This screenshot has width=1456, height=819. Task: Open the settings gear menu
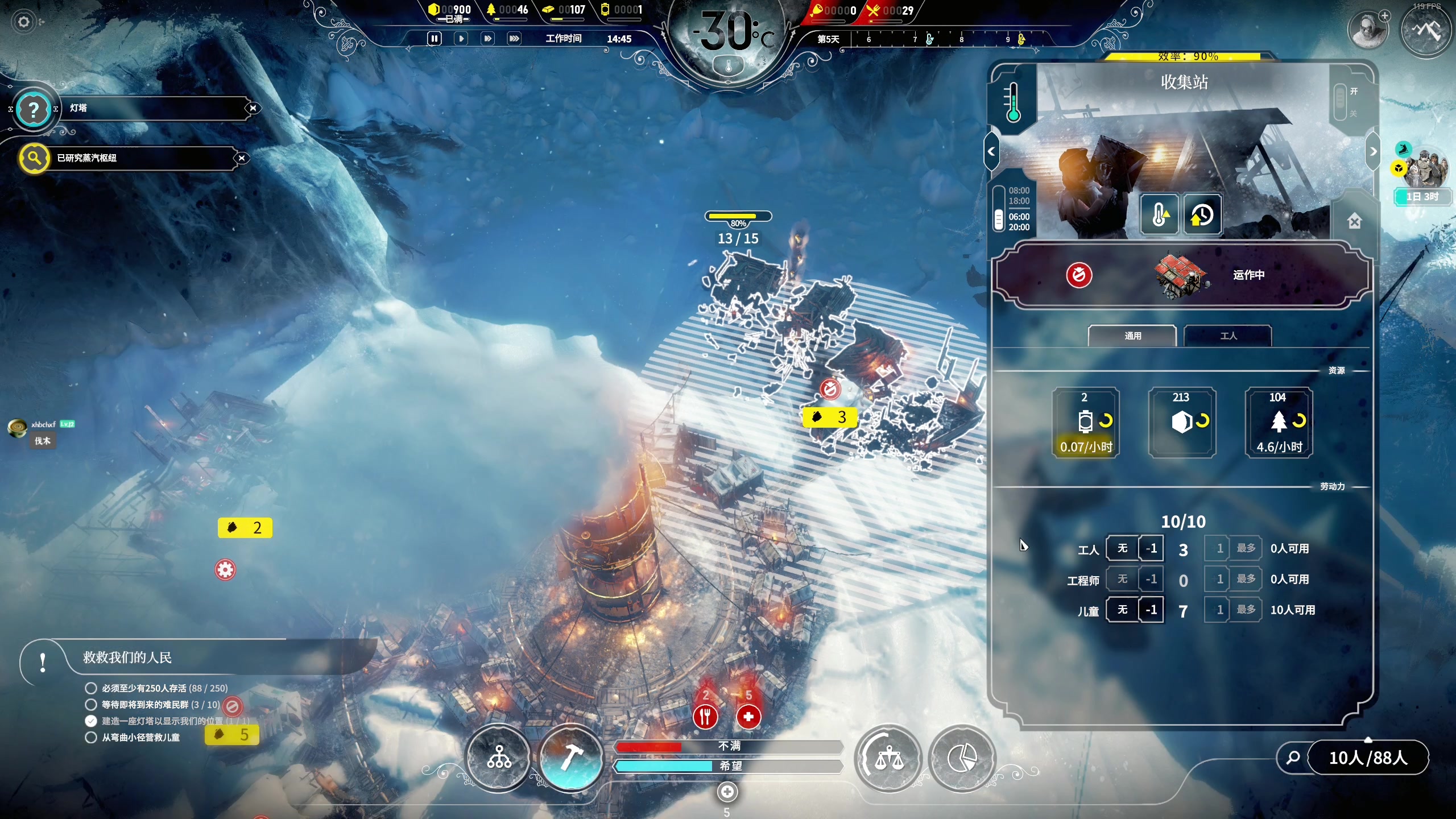tap(24, 22)
